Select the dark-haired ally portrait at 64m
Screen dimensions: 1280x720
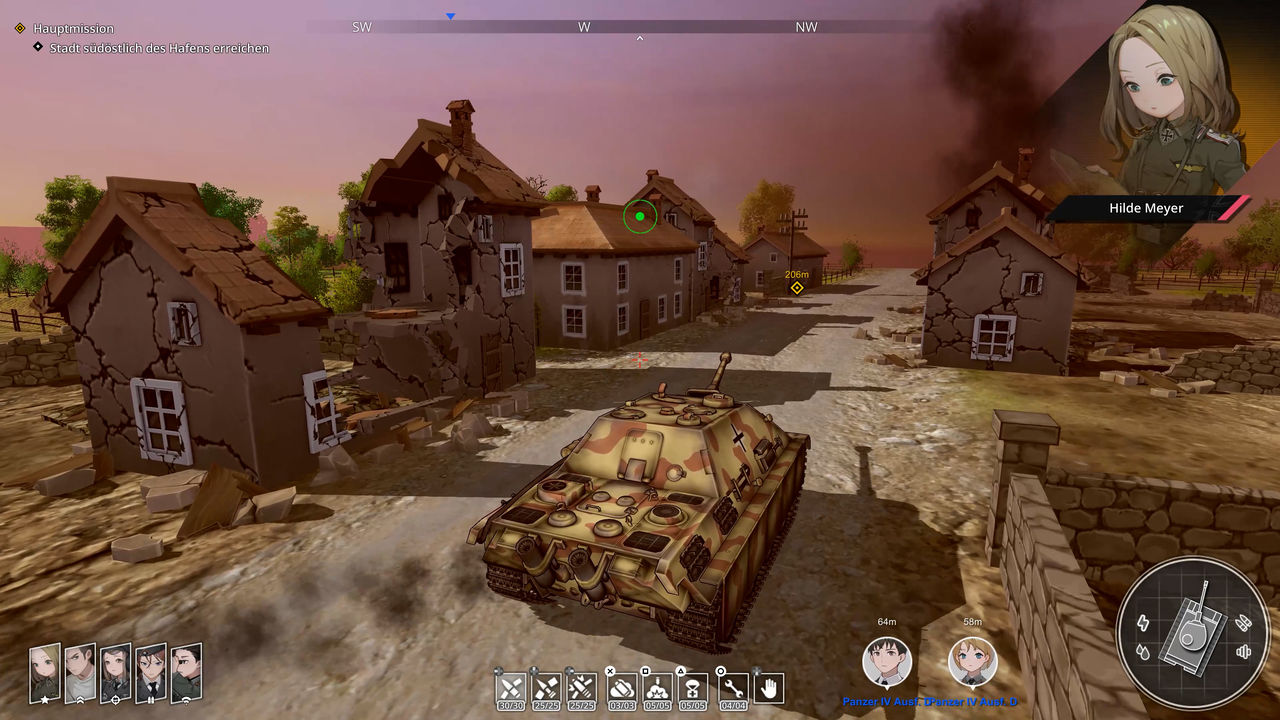pos(887,661)
